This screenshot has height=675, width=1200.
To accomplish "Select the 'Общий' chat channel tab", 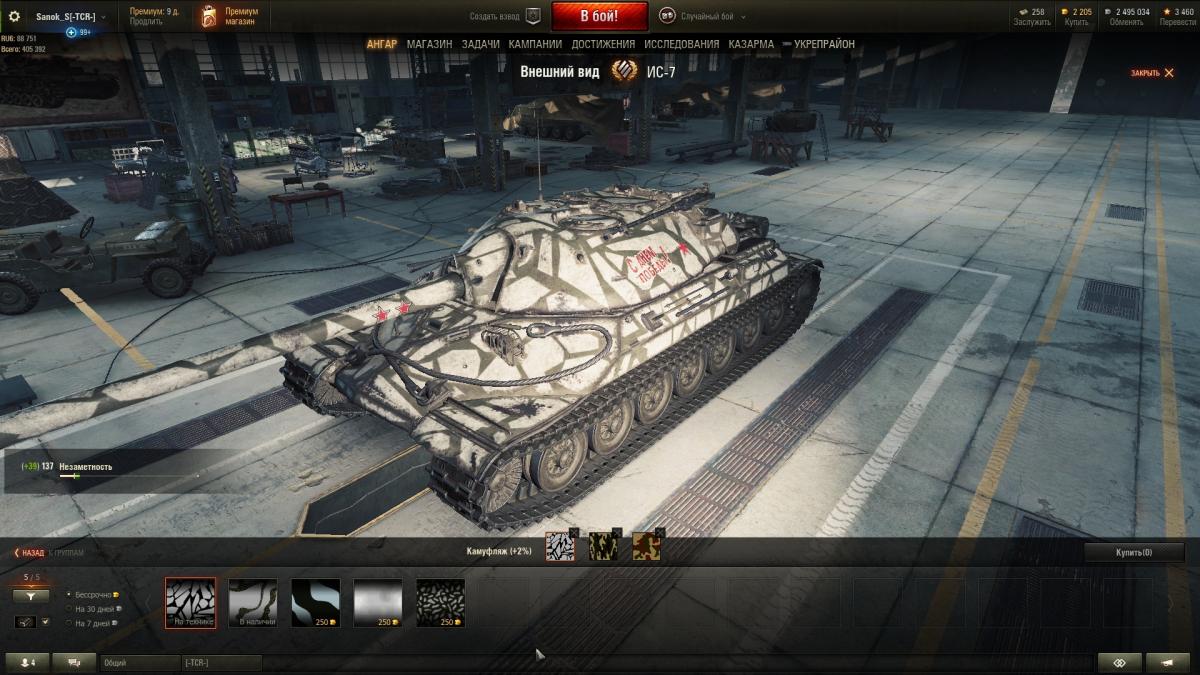I will (x=139, y=663).
